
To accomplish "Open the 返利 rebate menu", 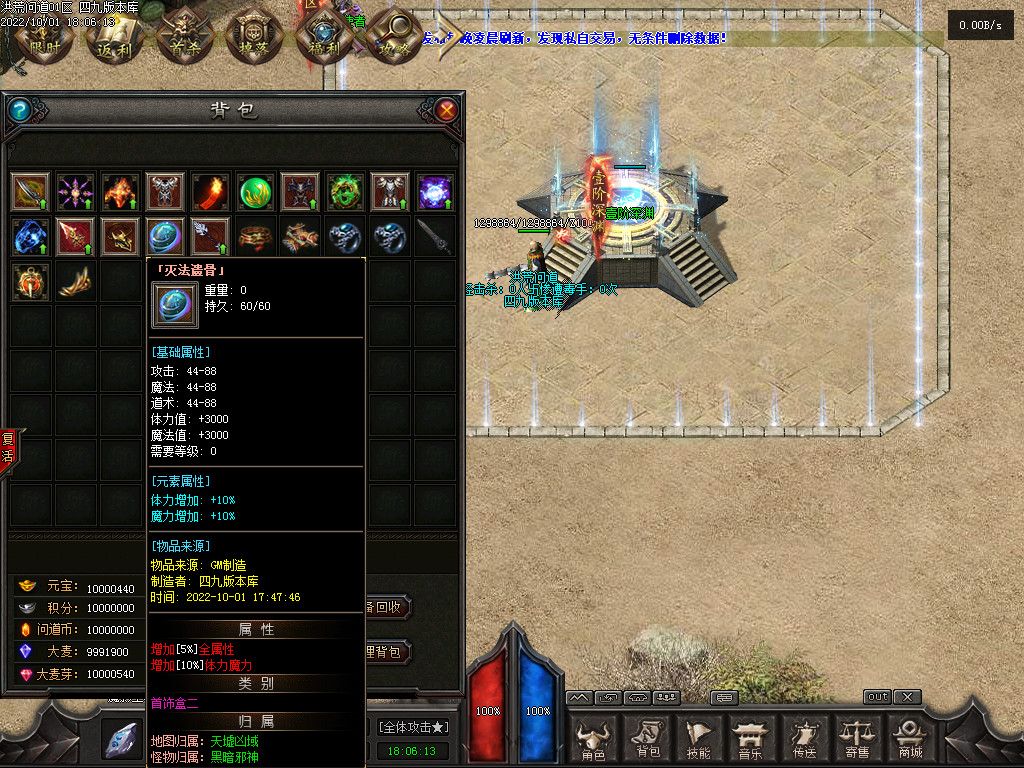I will tap(112, 37).
